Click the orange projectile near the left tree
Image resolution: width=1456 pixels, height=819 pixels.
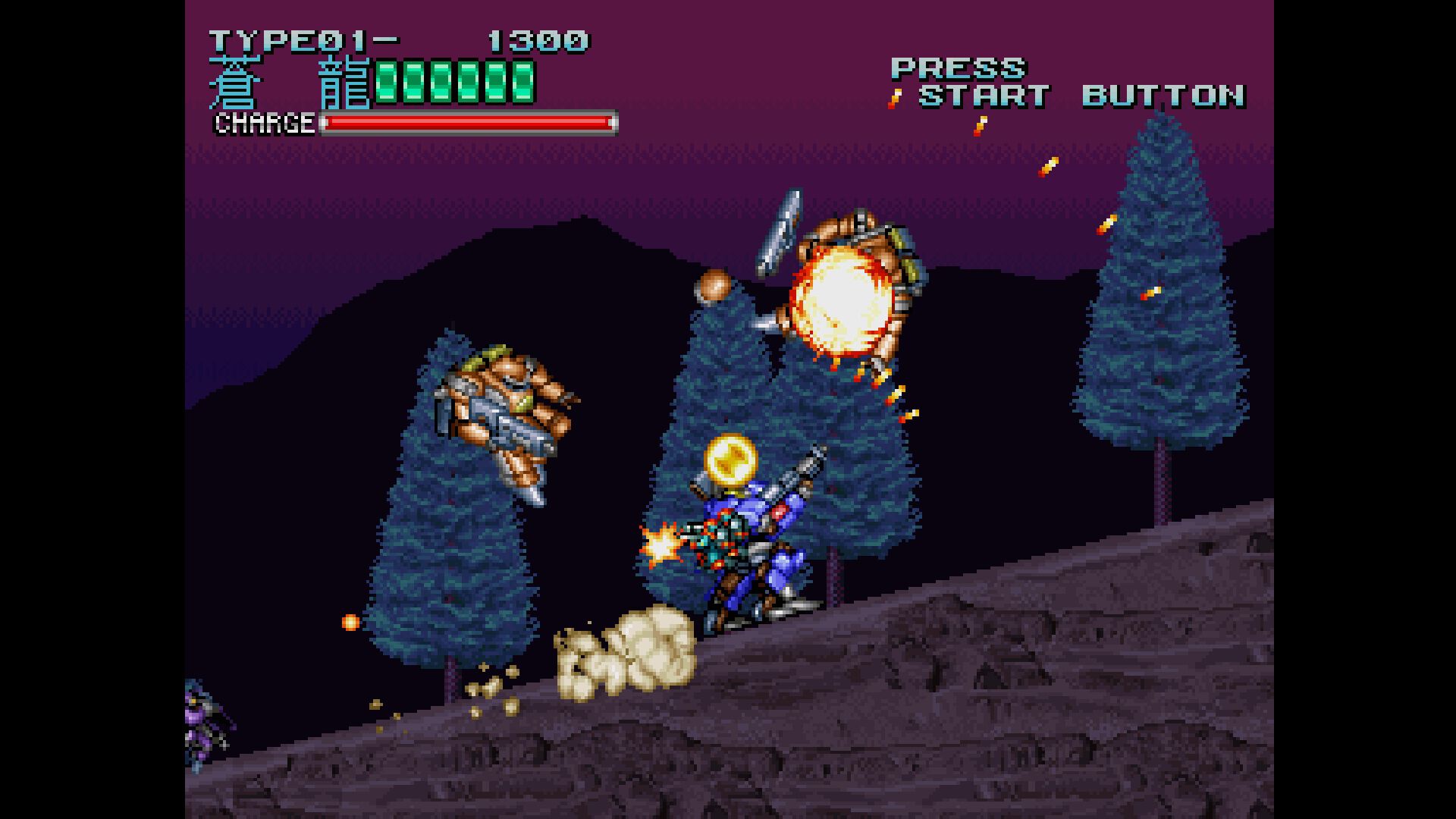tap(350, 621)
